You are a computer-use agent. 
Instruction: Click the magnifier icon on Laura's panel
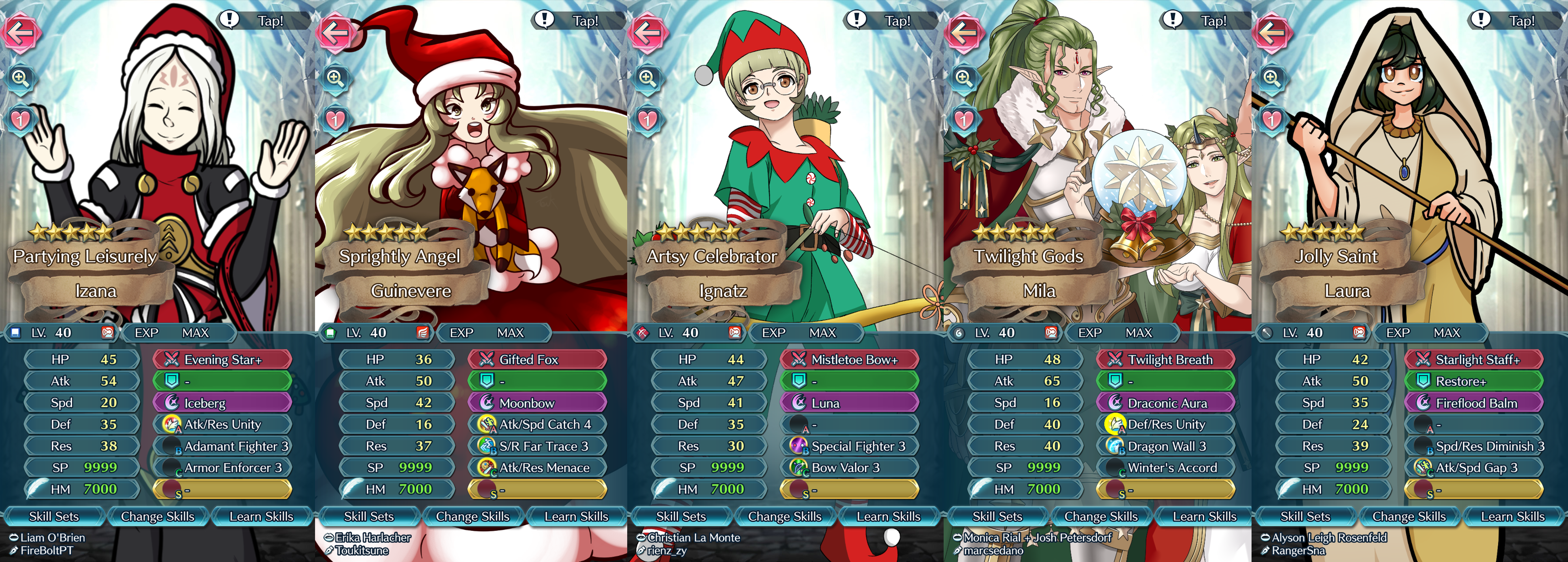coord(1271,78)
